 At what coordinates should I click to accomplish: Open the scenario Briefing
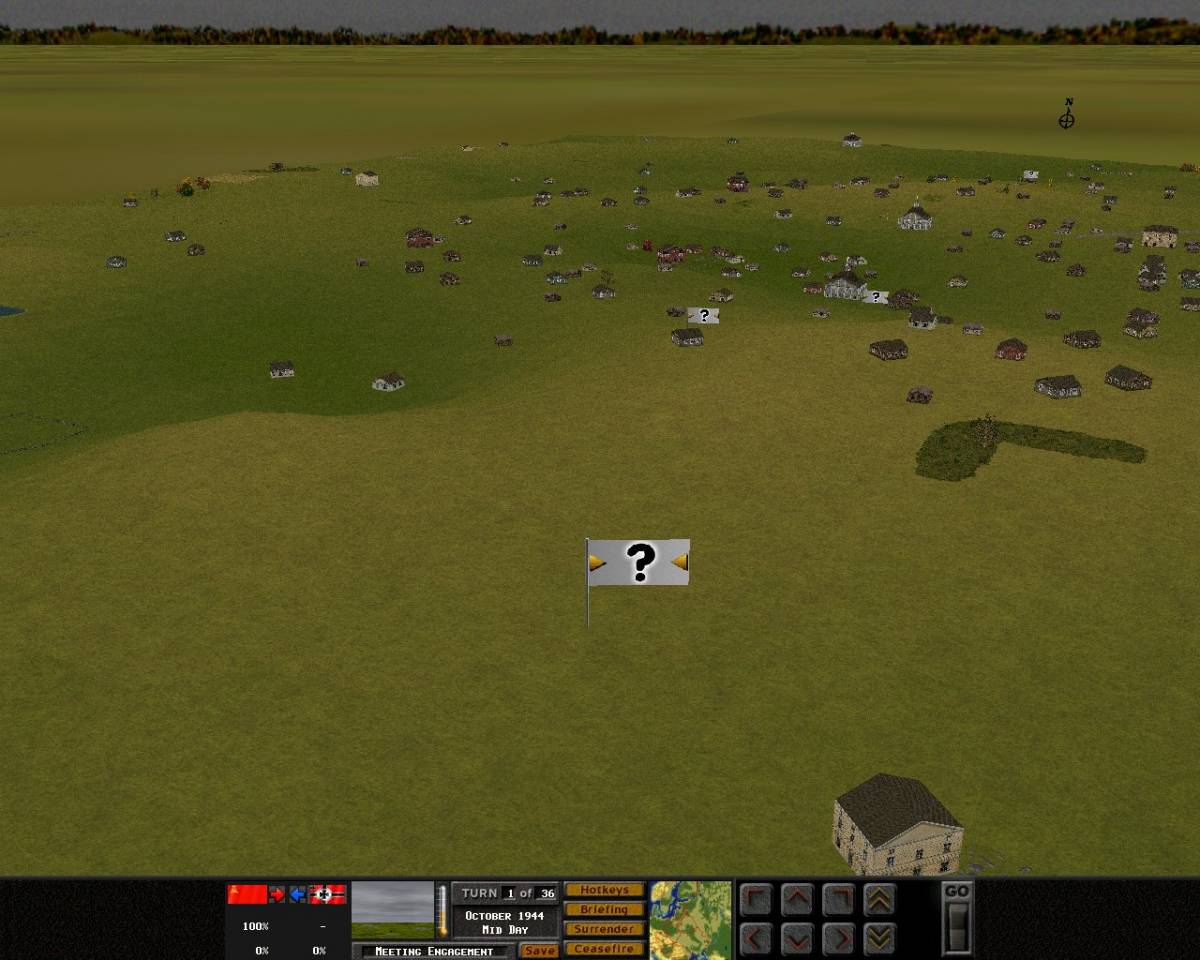pos(604,909)
